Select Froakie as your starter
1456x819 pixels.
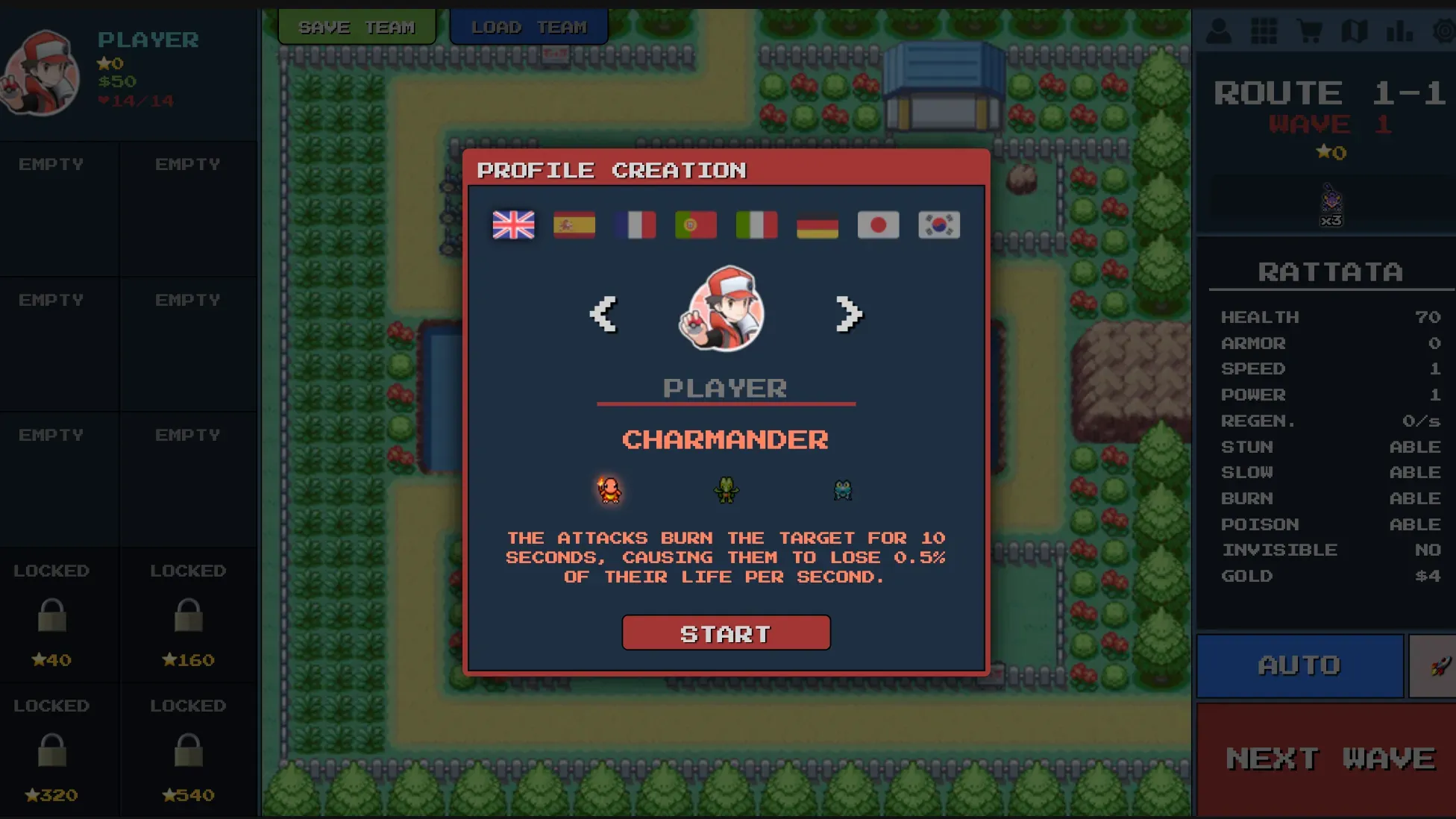[843, 489]
